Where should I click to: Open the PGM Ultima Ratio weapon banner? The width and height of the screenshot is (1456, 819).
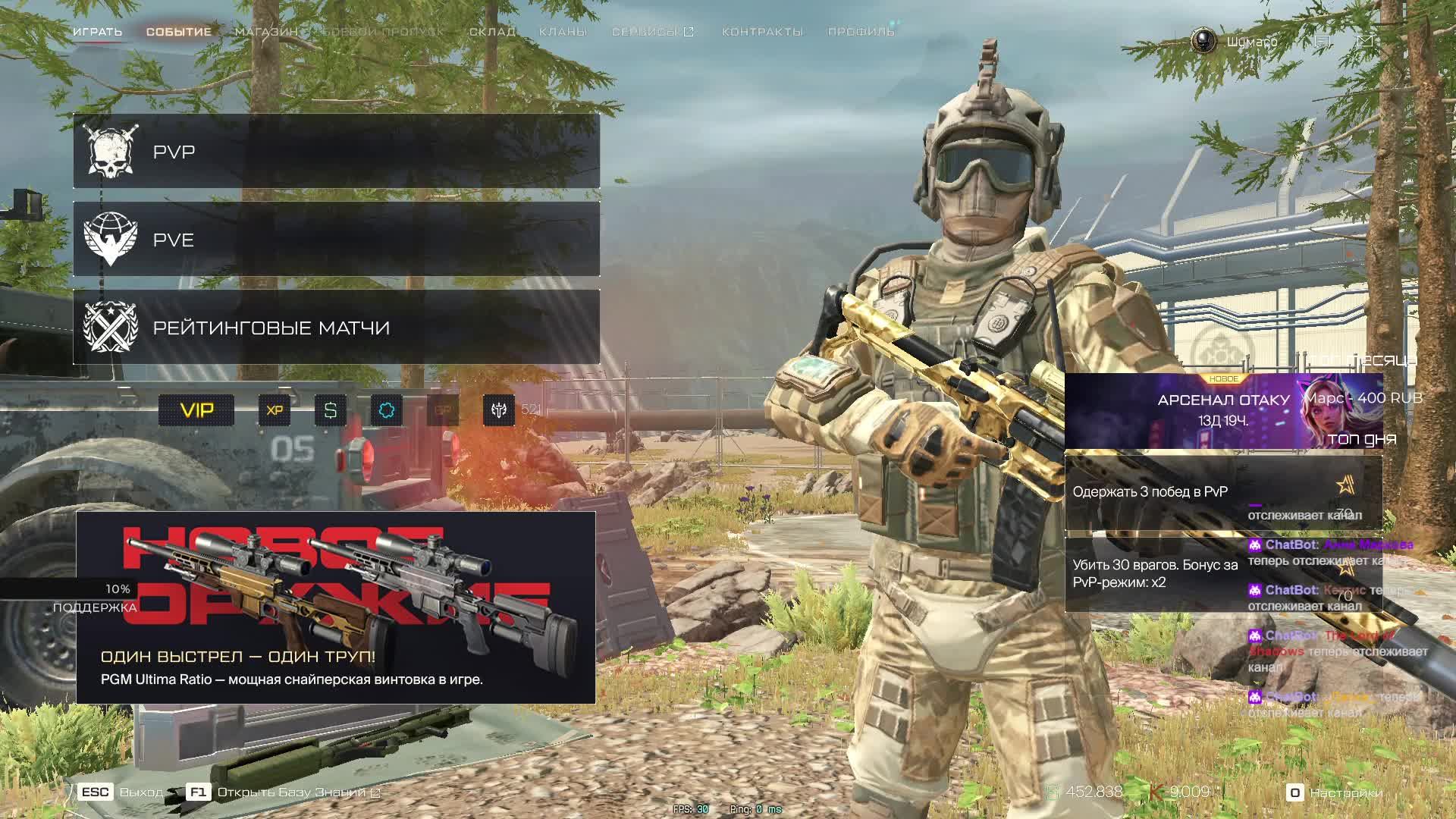[x=336, y=607]
